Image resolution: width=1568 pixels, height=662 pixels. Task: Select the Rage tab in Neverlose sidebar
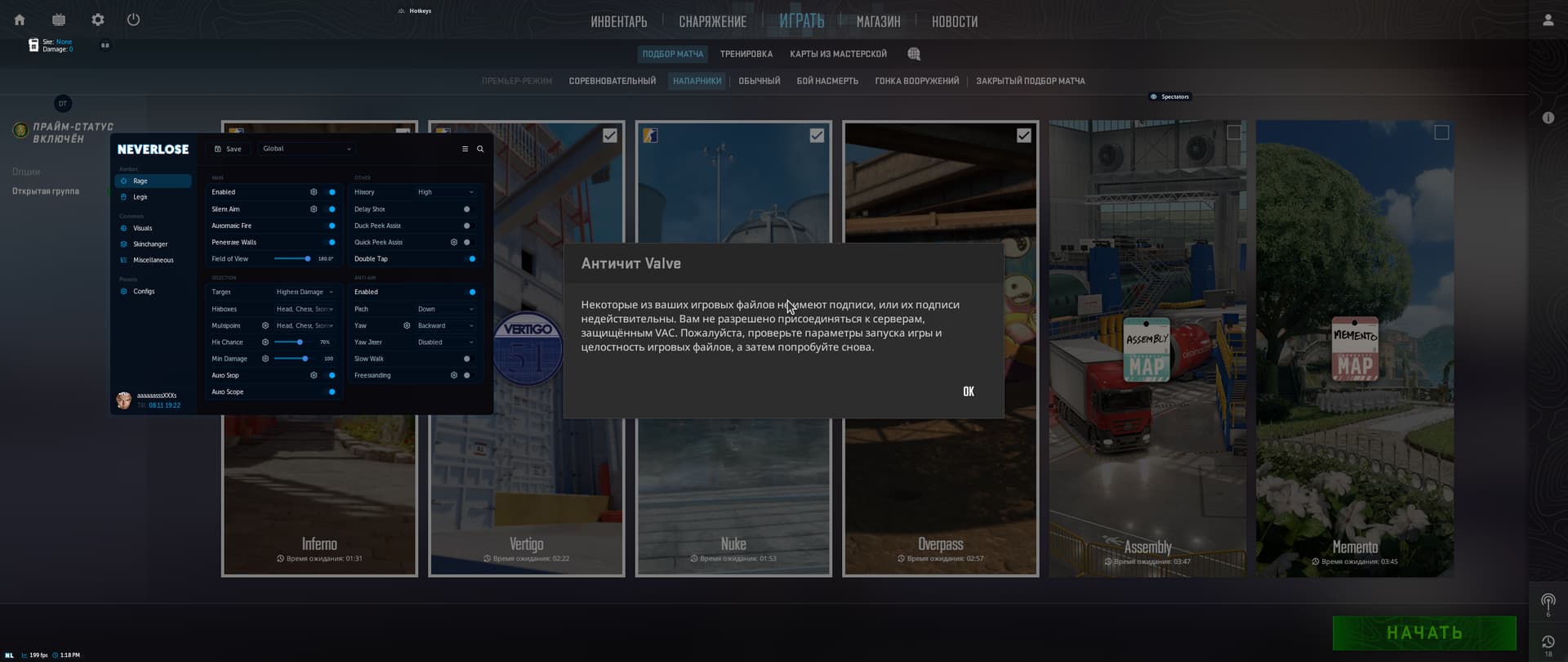click(140, 181)
